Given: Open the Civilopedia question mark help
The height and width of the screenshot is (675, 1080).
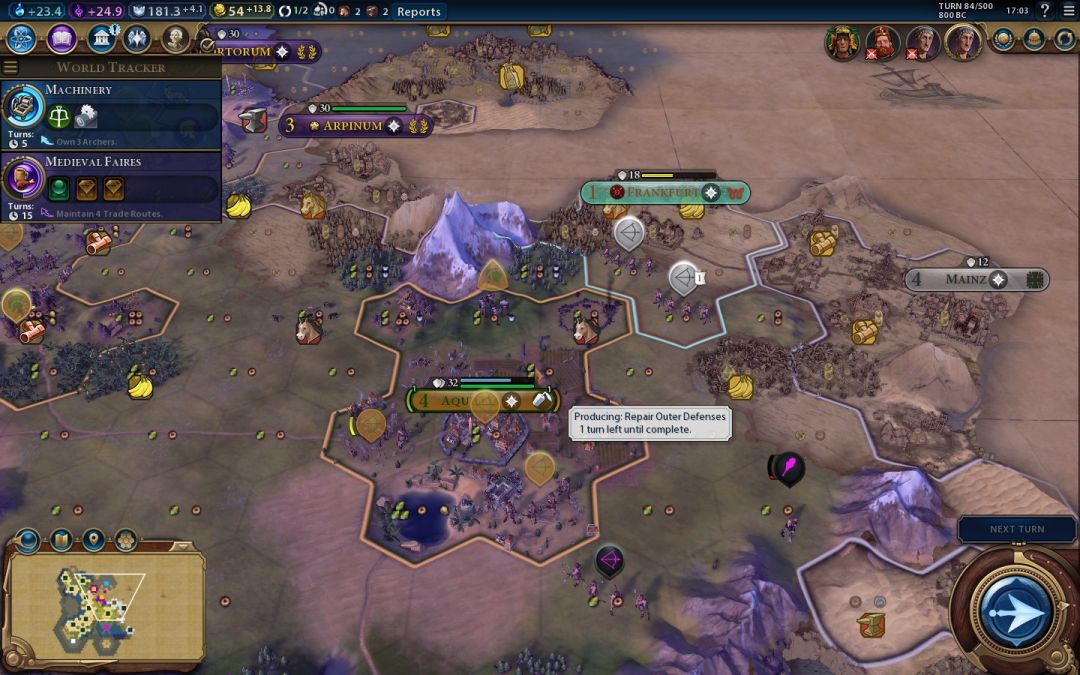Looking at the screenshot, I should 1045,11.
